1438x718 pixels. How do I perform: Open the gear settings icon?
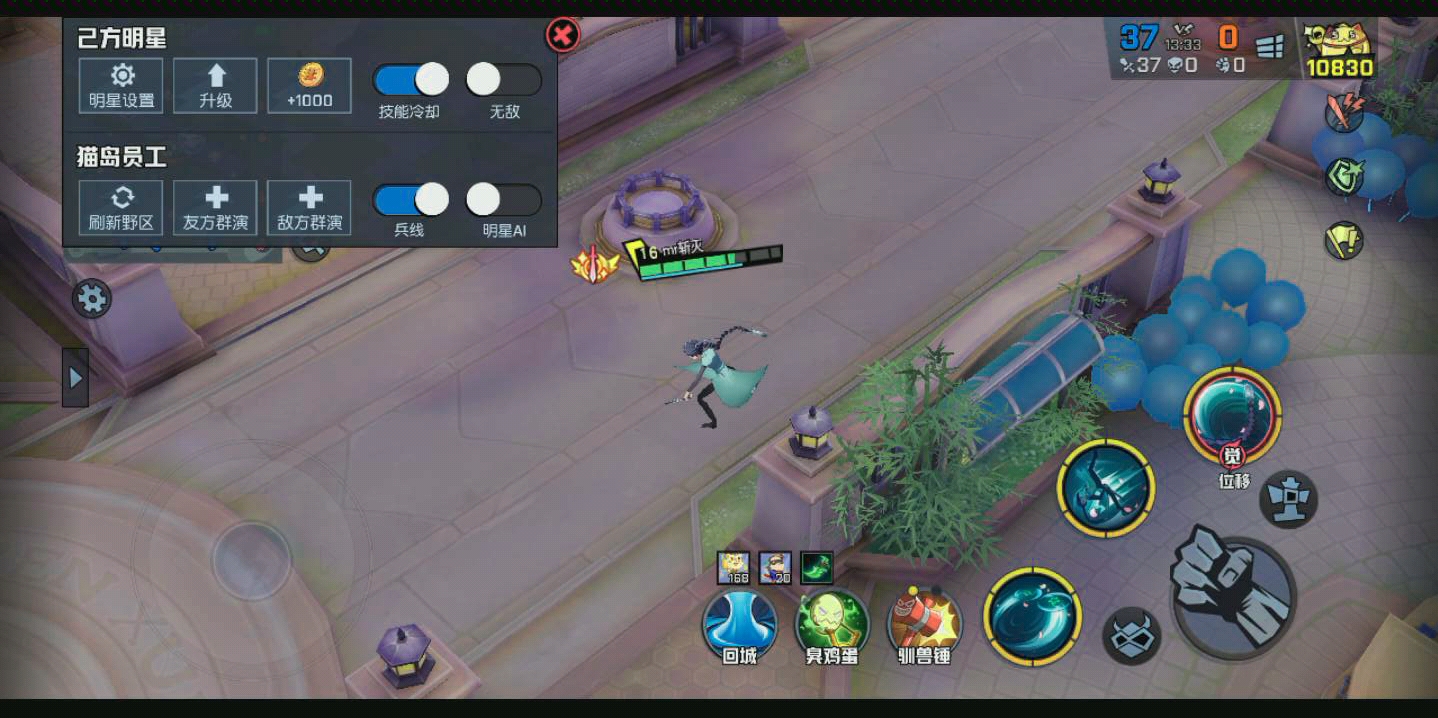coord(92,299)
